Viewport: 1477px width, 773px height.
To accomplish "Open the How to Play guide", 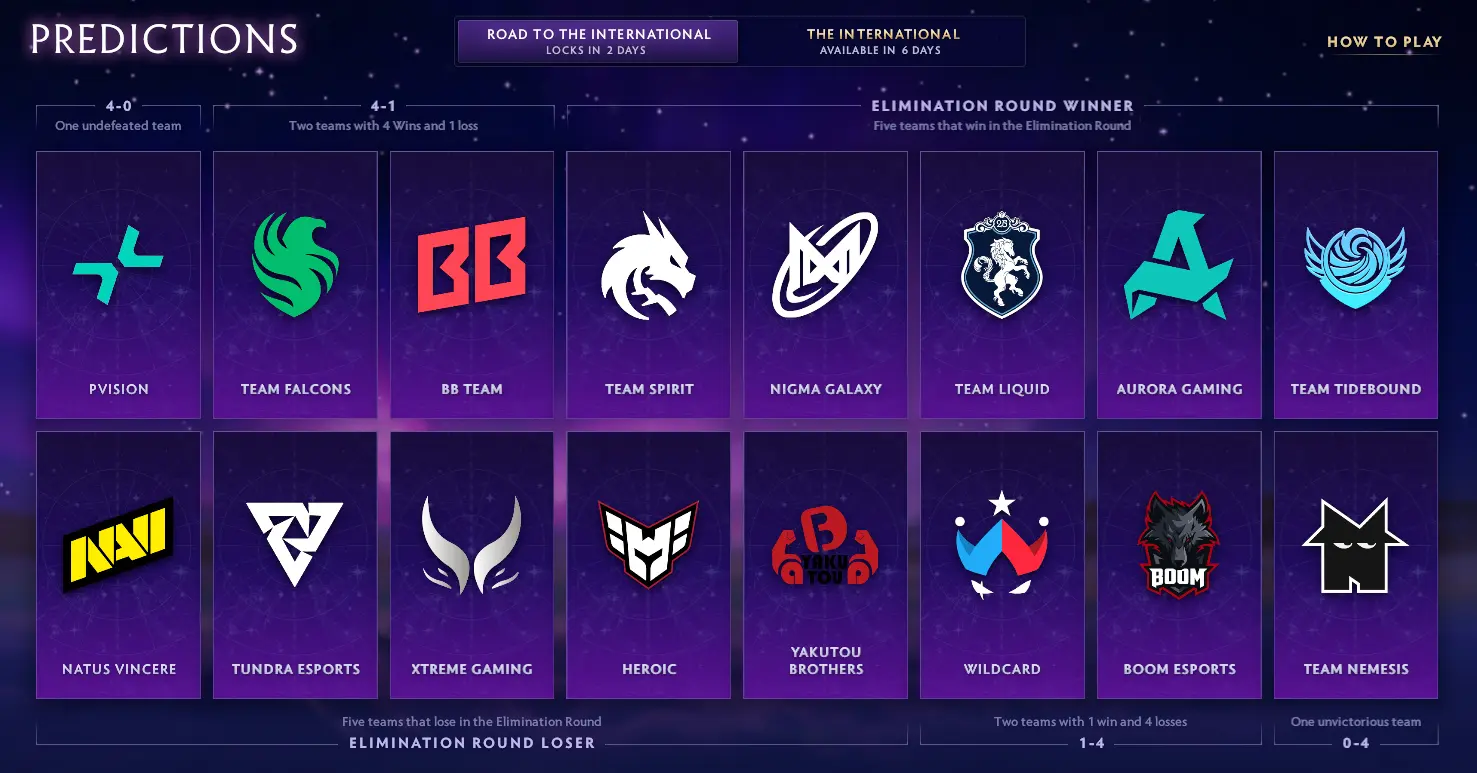I will click(1384, 42).
